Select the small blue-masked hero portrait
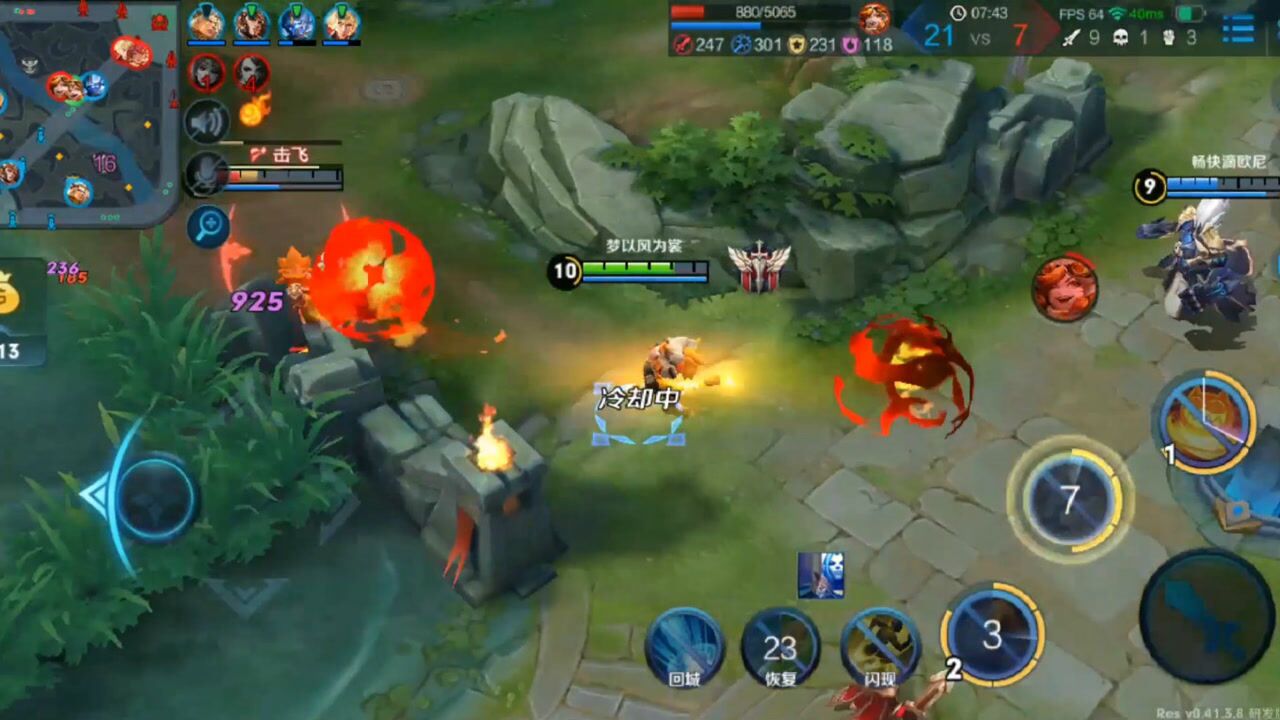This screenshot has width=1280, height=720. (x=820, y=575)
